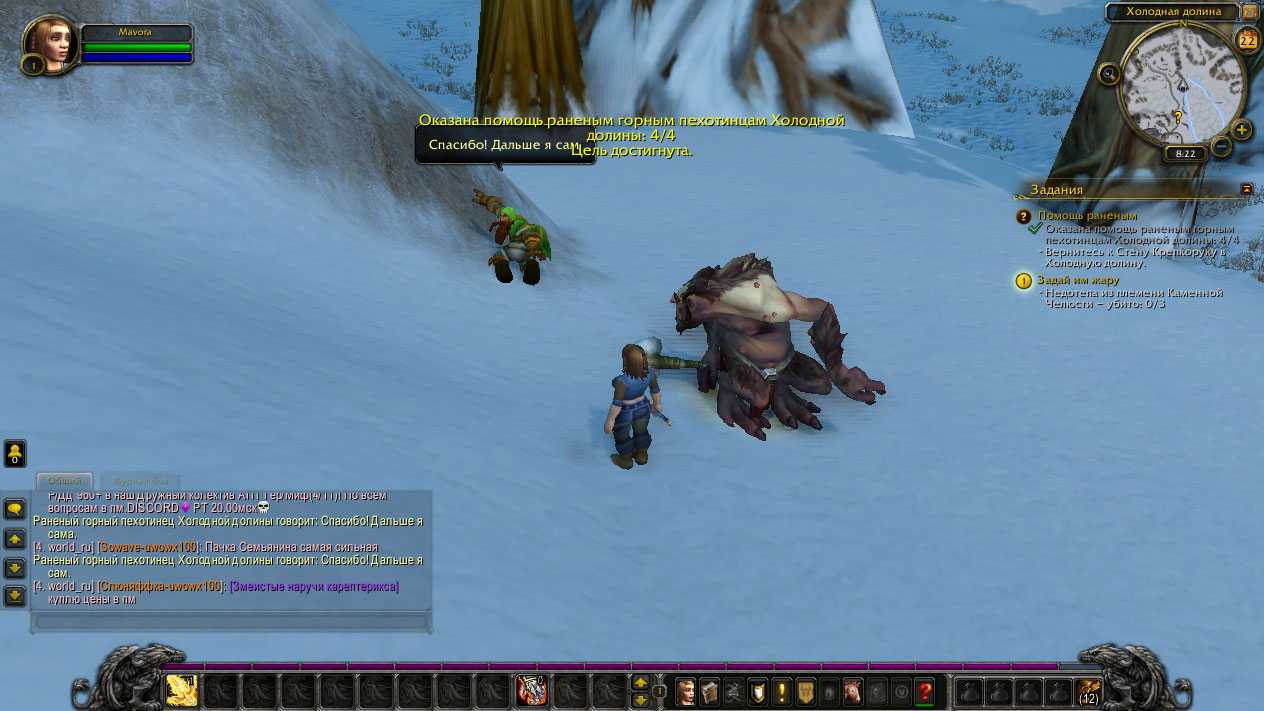The height and width of the screenshot is (711, 1264).
Task: Open the backpack showing 12 free slots
Action: tap(1088, 691)
